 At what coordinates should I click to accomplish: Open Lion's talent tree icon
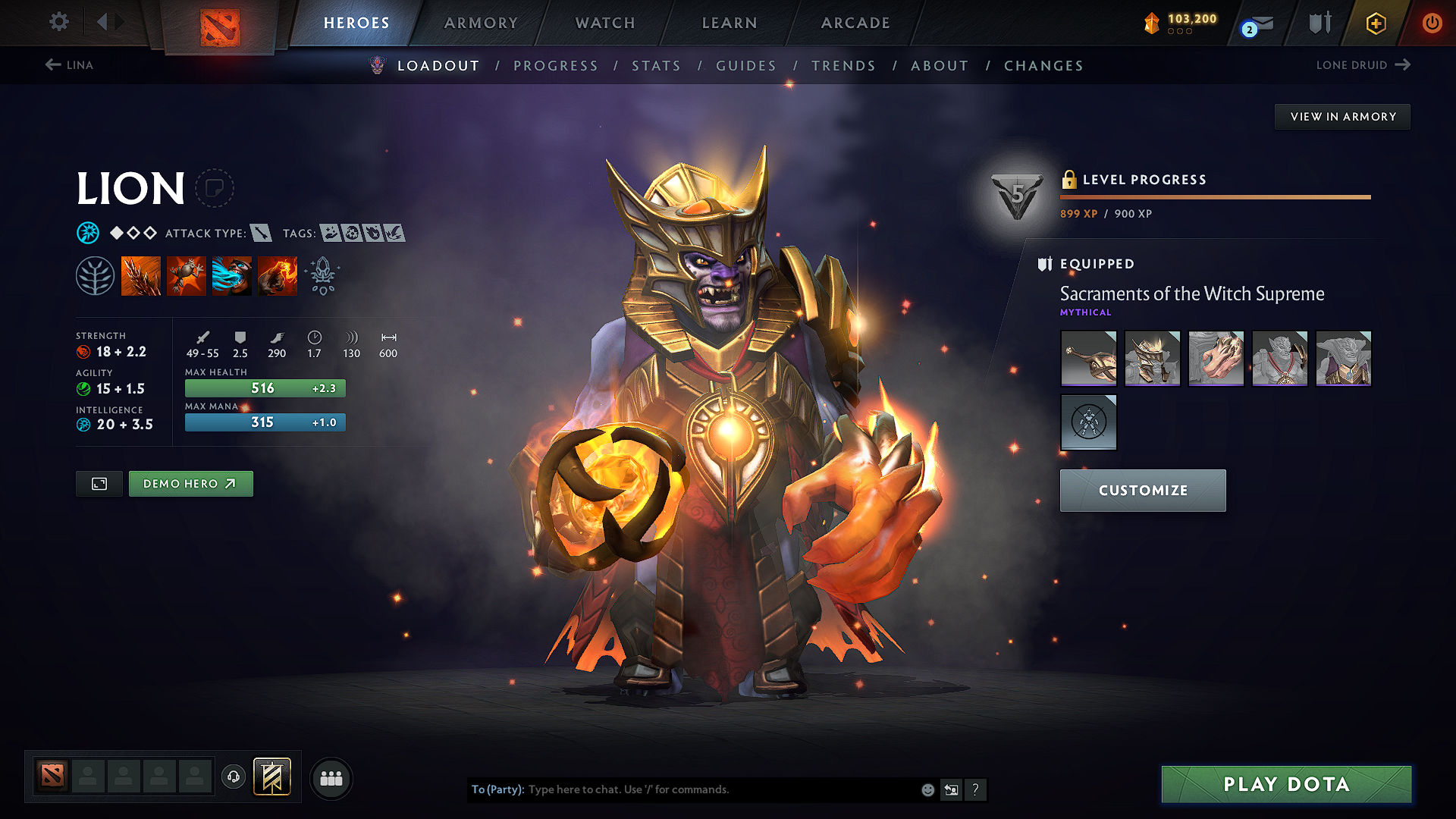(96, 275)
